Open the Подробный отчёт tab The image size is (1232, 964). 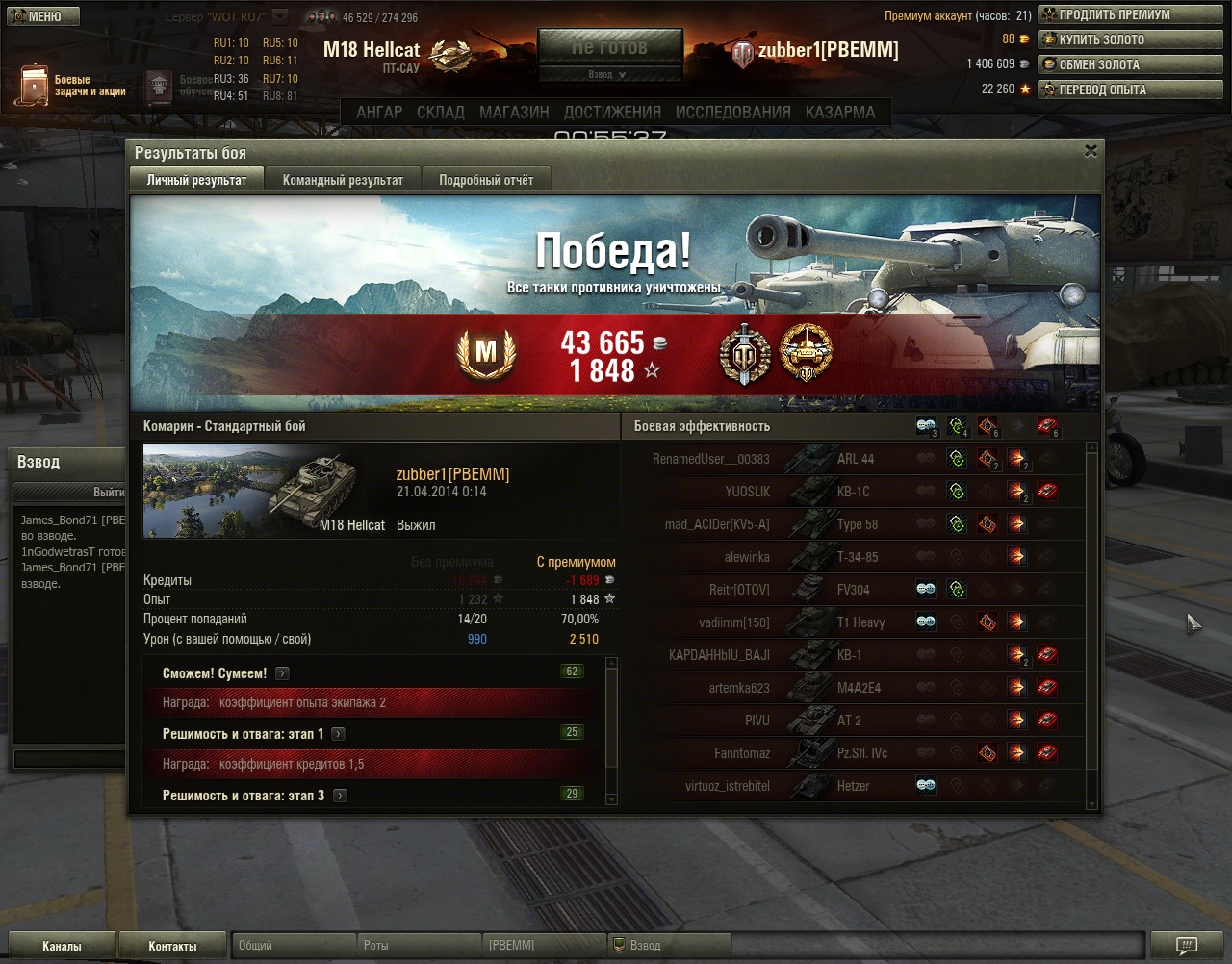(486, 180)
